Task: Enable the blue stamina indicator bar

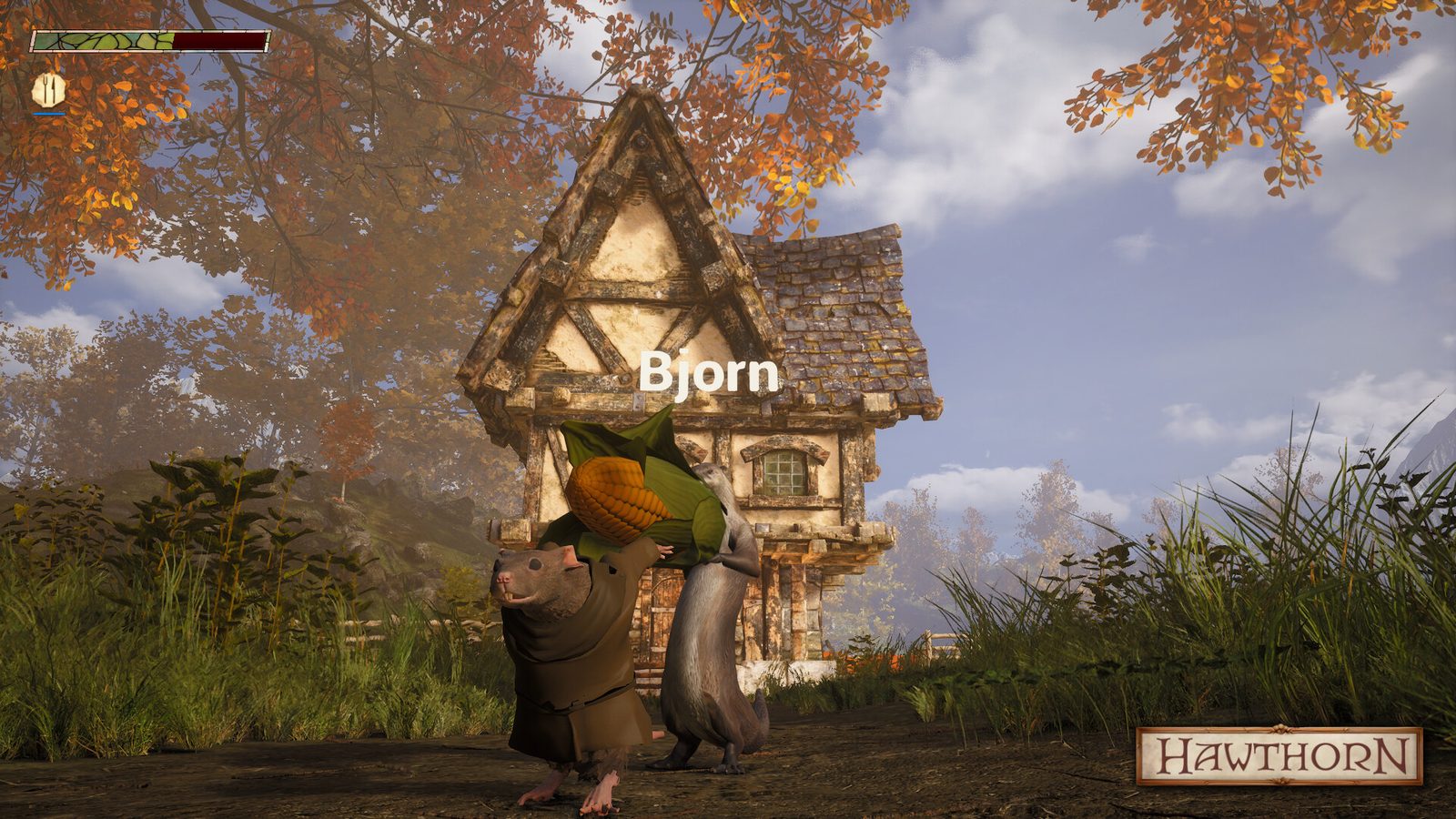Action: 49,113
